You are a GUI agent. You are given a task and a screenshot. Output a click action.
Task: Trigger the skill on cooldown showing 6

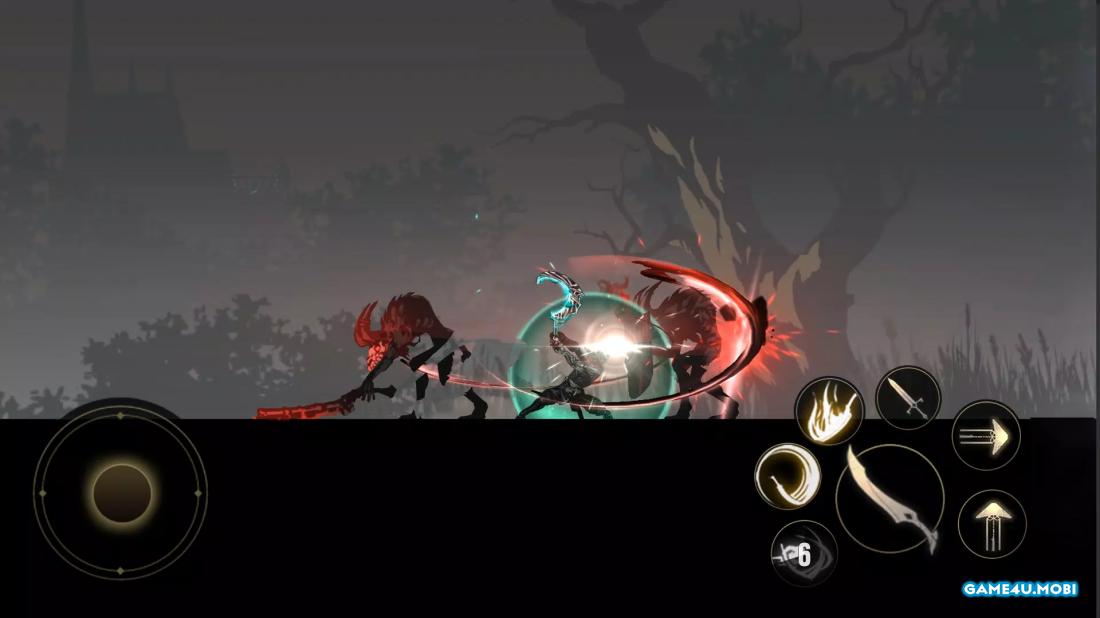804,553
